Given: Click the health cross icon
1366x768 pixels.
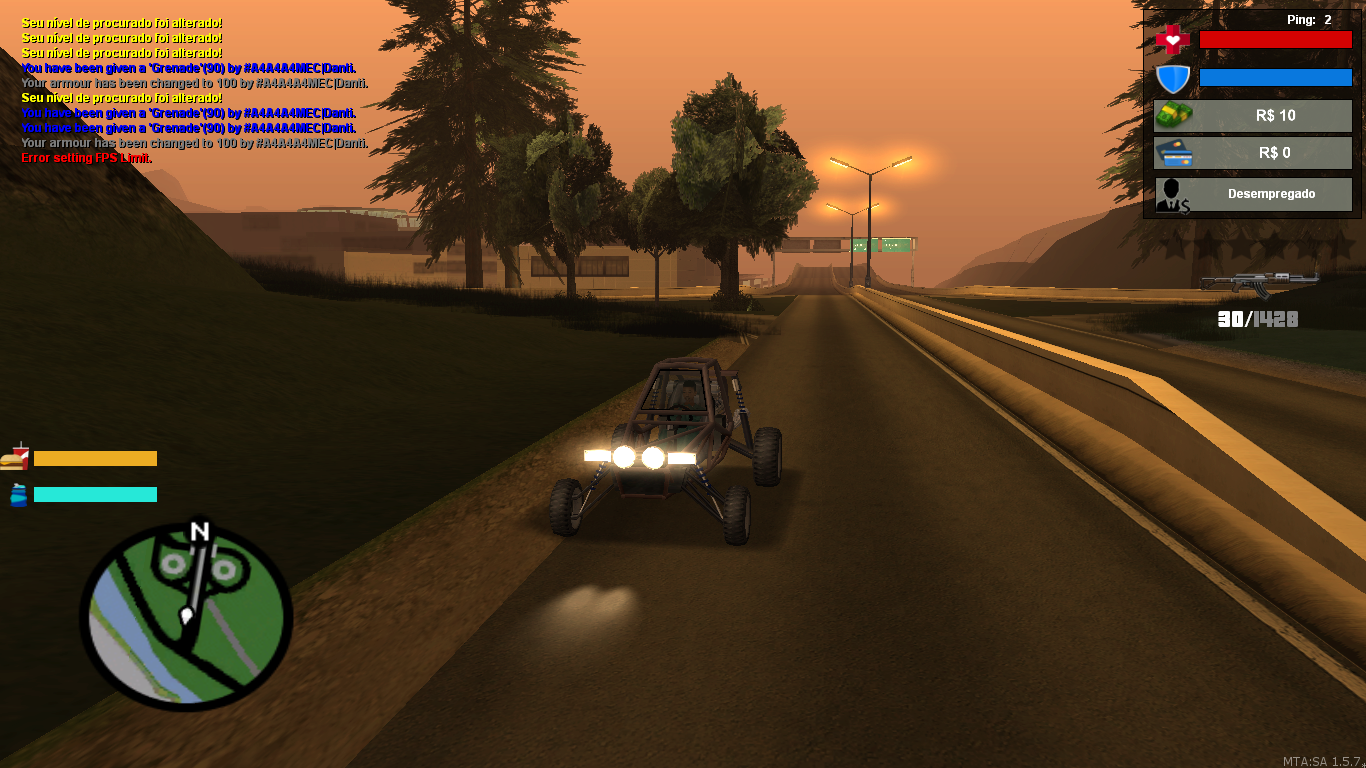Looking at the screenshot, I should click(x=1171, y=38).
